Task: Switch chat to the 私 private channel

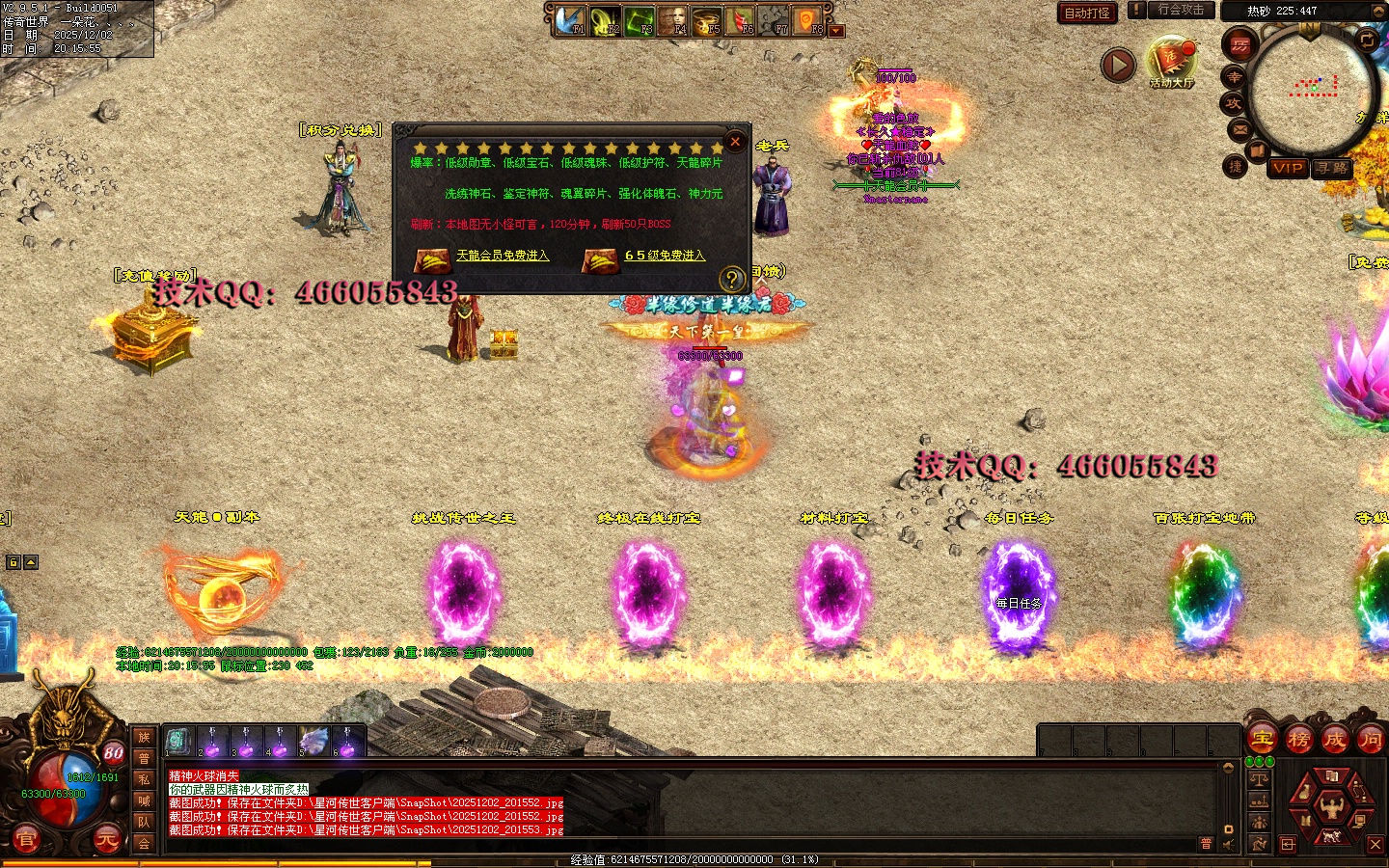Action: pyautogui.click(x=144, y=779)
